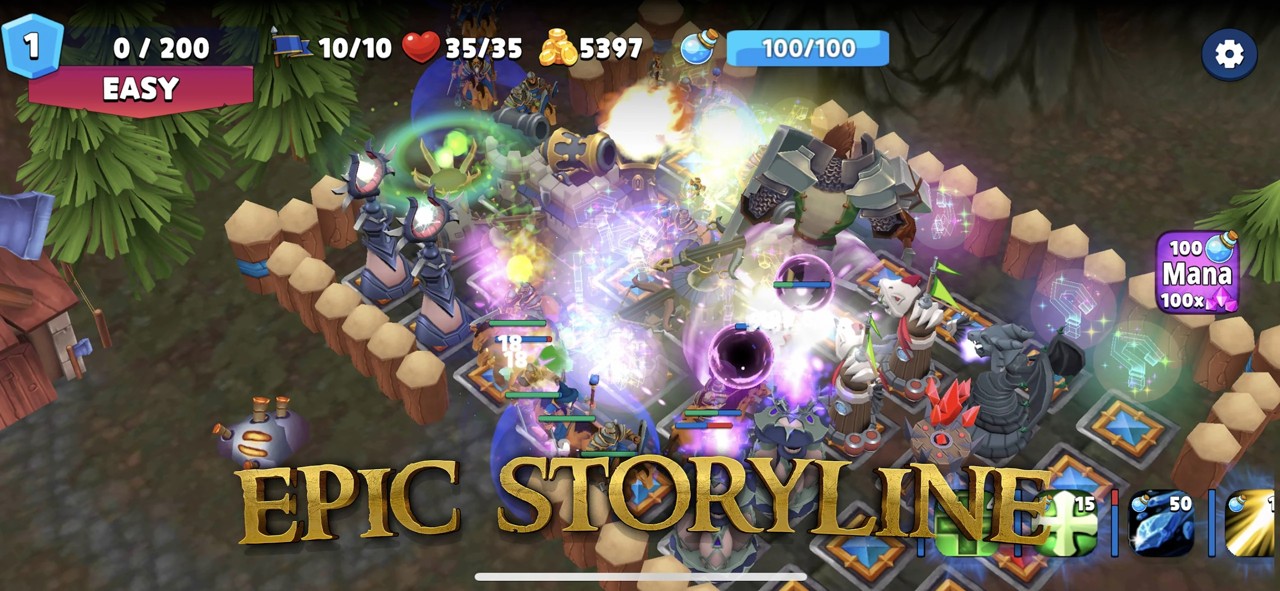The image size is (1280, 591).
Task: Buy 100 Mana for 100 gems
Action: tap(1197, 272)
